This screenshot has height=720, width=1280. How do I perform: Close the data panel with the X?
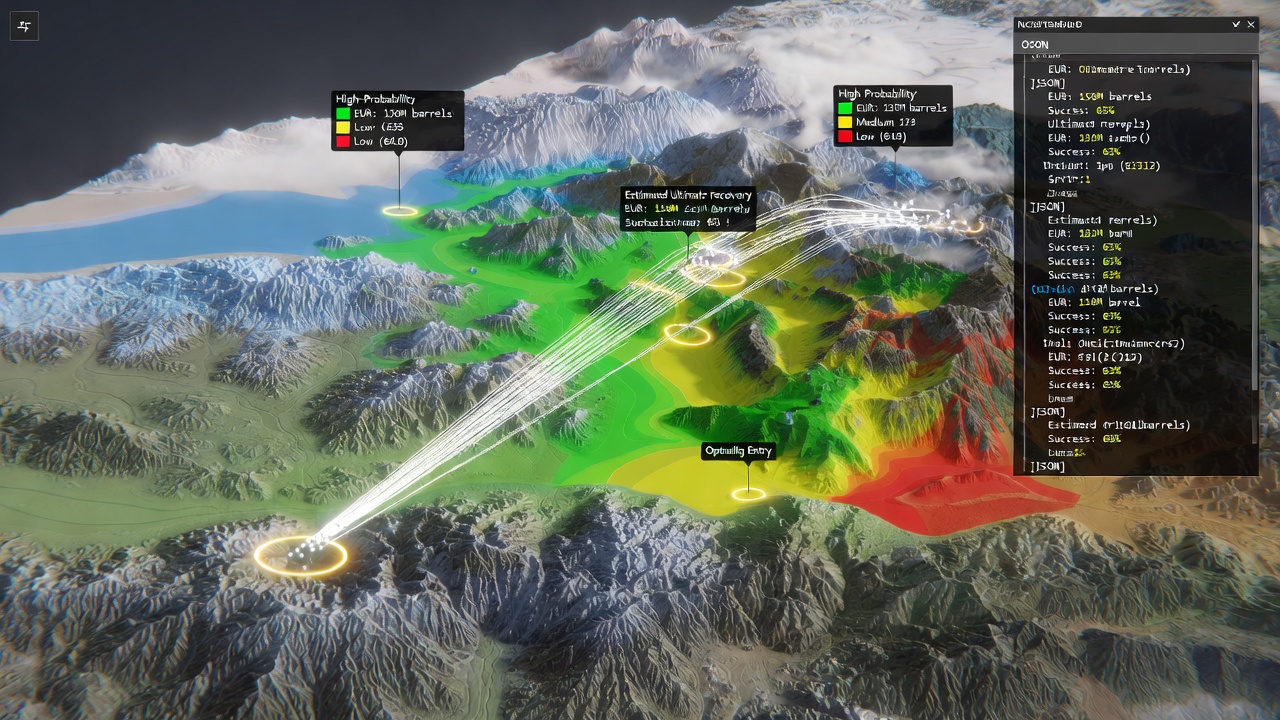(x=1251, y=24)
